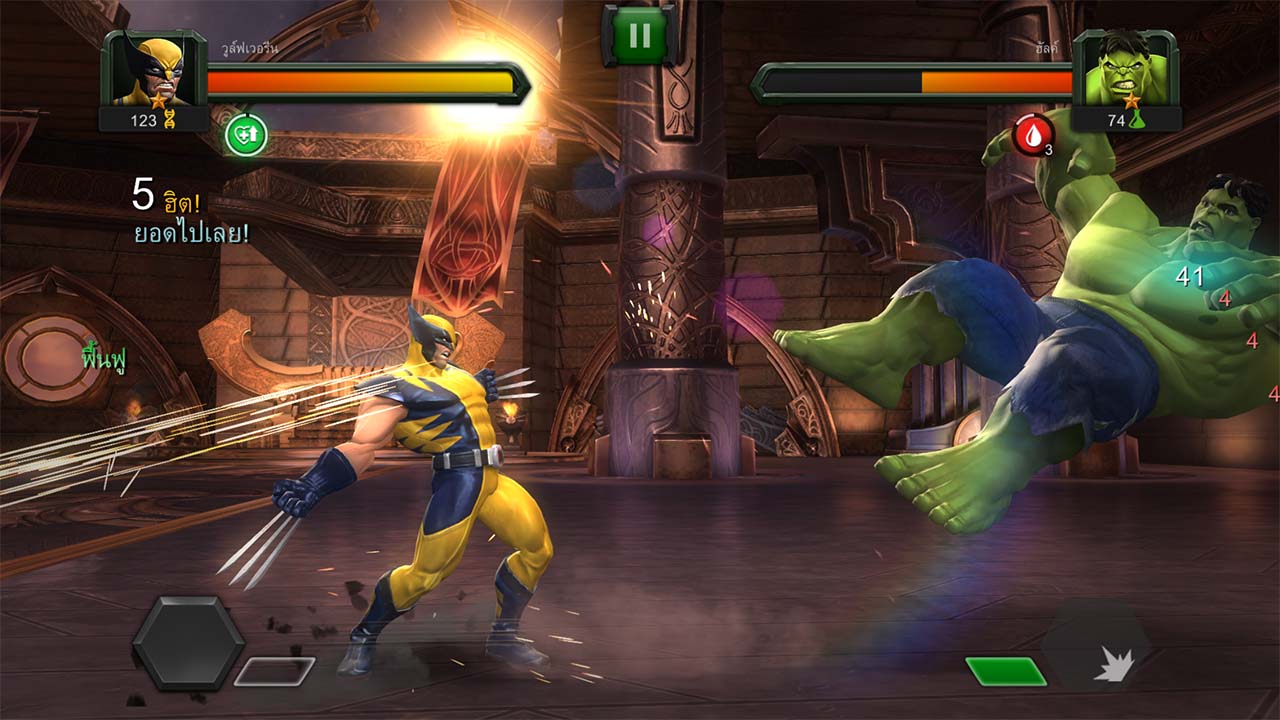Pause the fight with the green button

(x=640, y=36)
